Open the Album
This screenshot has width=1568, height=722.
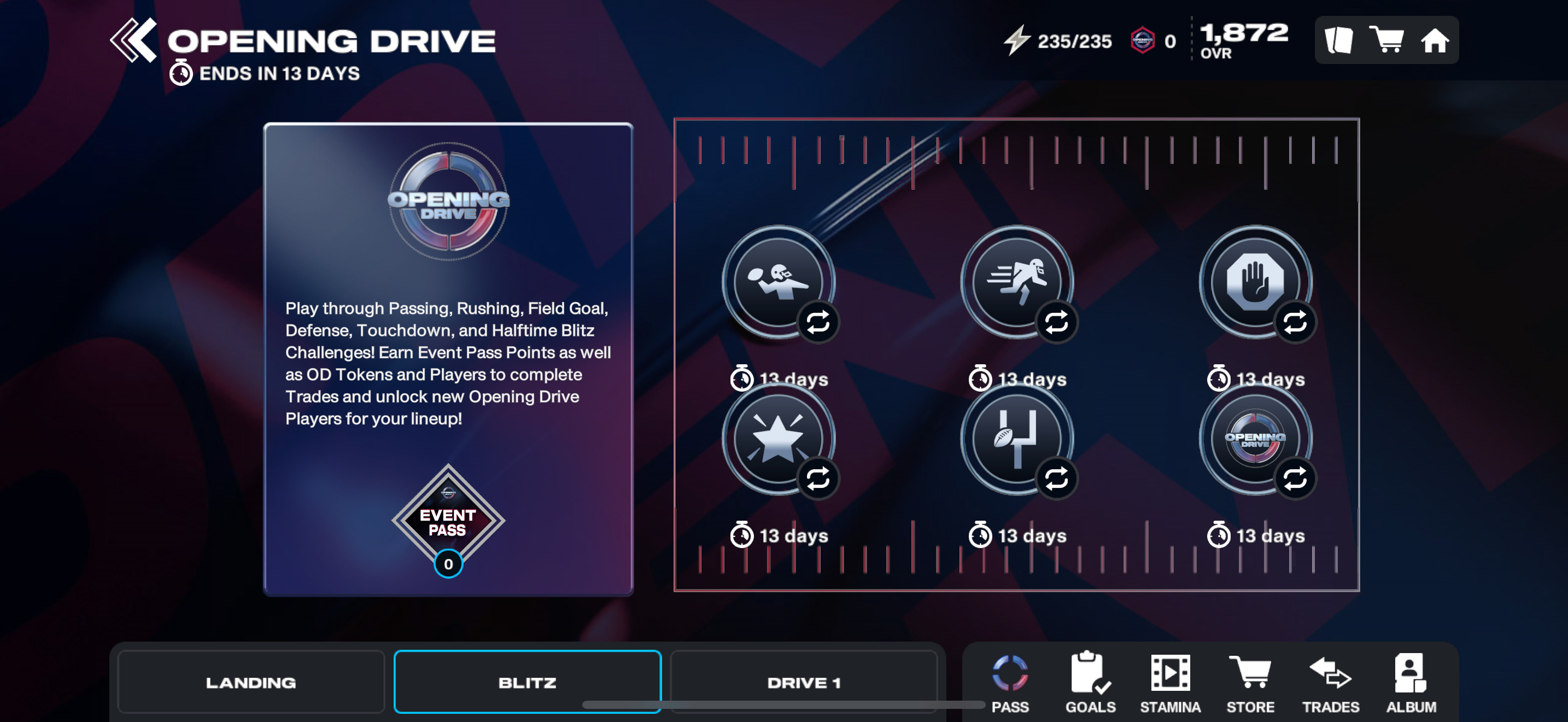[x=1411, y=682]
